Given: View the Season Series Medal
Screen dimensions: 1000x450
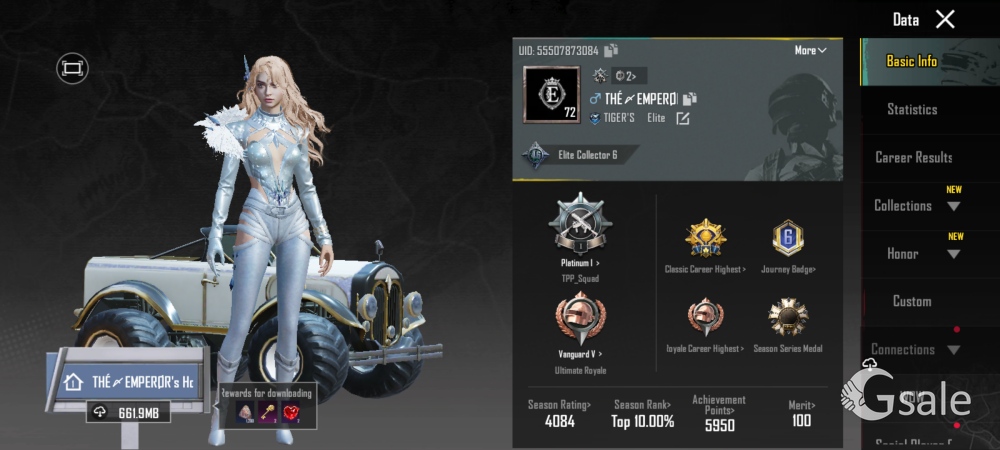Looking at the screenshot, I should click(x=787, y=319).
